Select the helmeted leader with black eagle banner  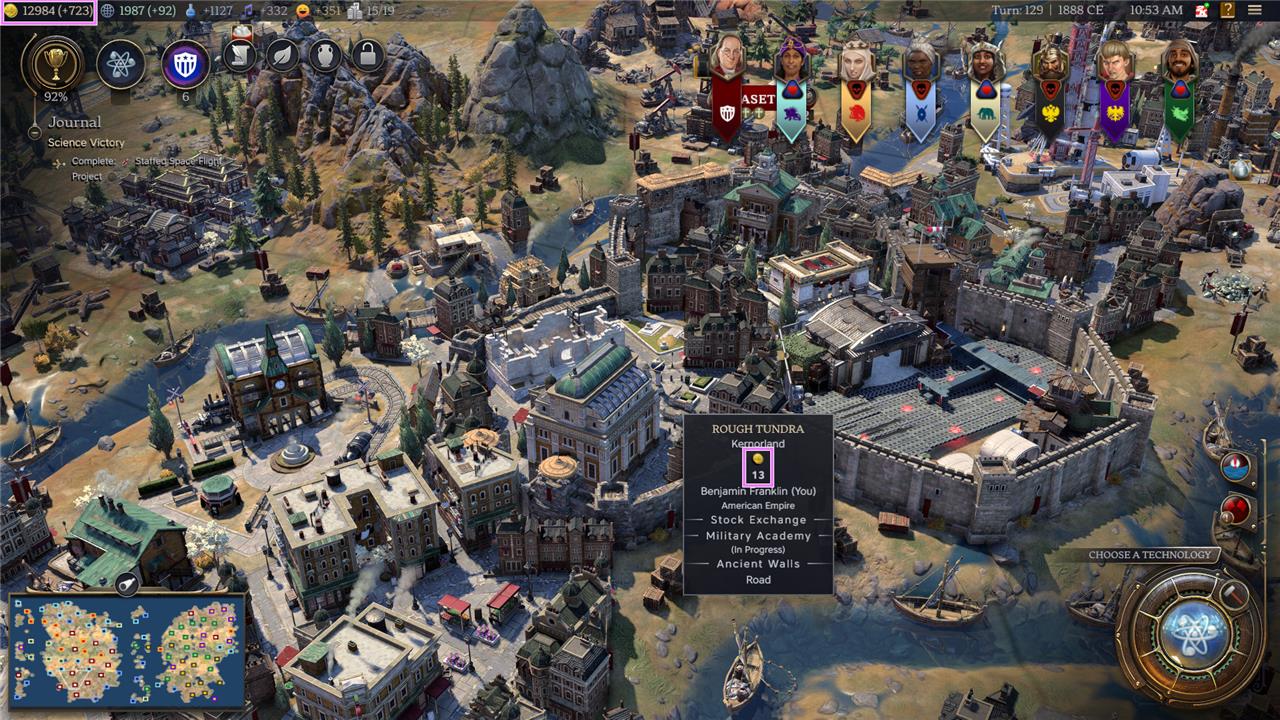1050,62
